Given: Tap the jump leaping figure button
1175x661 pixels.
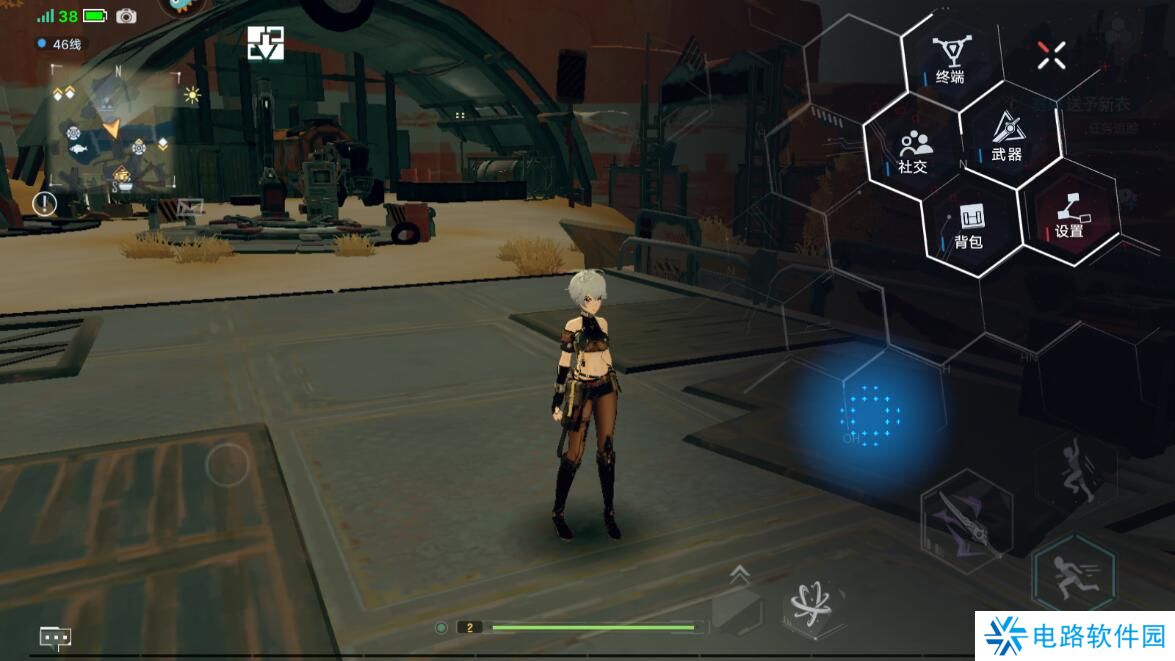Looking at the screenshot, I should click(x=1074, y=472).
